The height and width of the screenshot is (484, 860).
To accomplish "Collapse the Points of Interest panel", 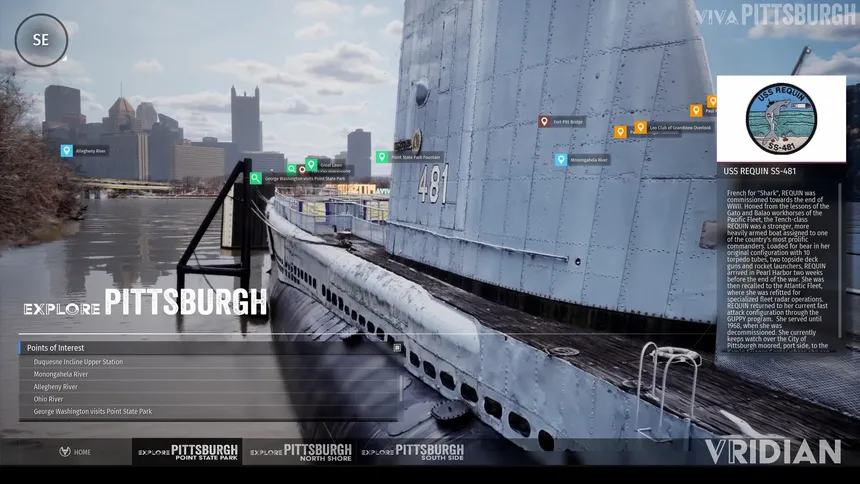I will pyautogui.click(x=397, y=348).
